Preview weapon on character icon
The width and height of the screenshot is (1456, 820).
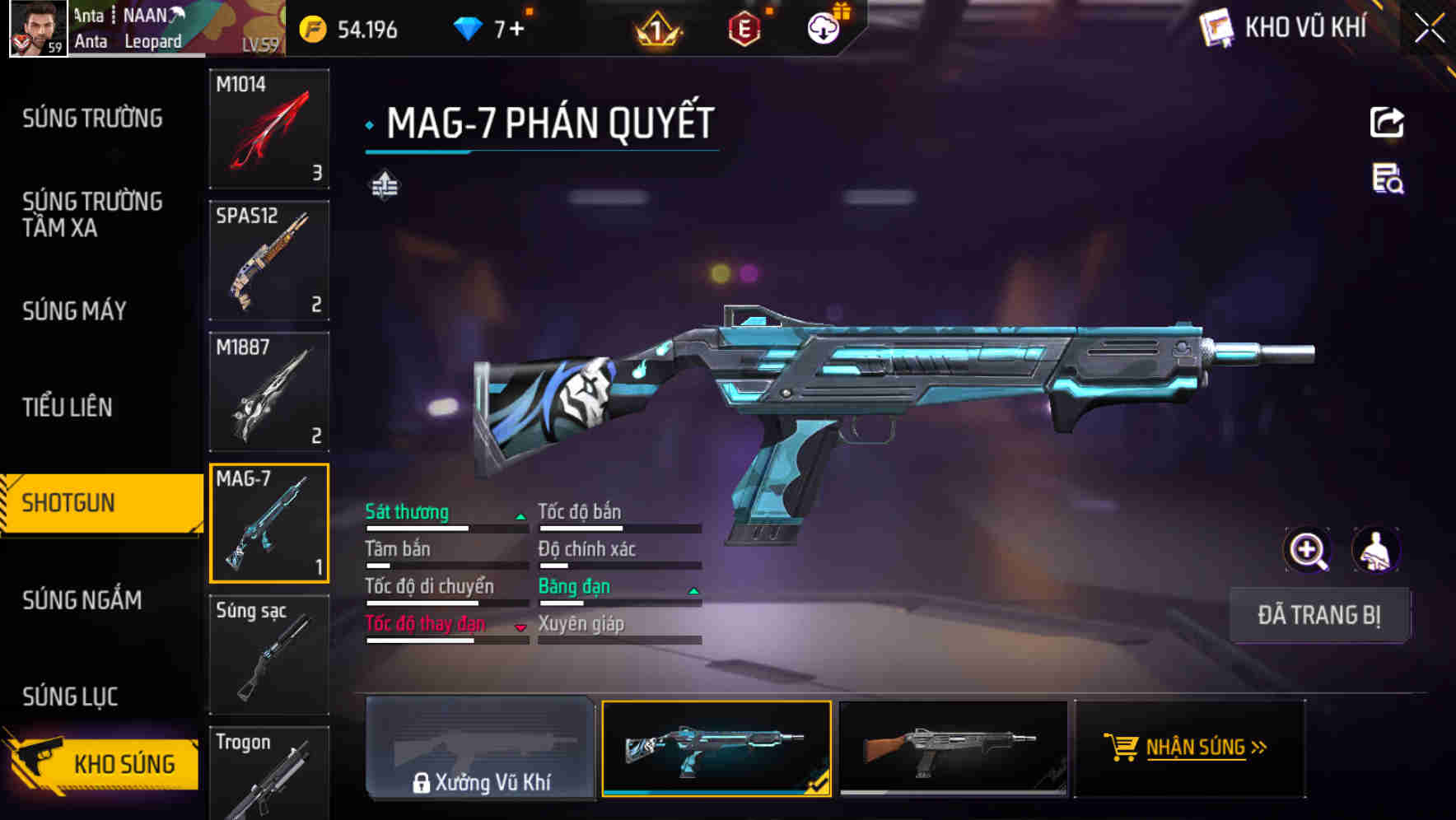1375,550
